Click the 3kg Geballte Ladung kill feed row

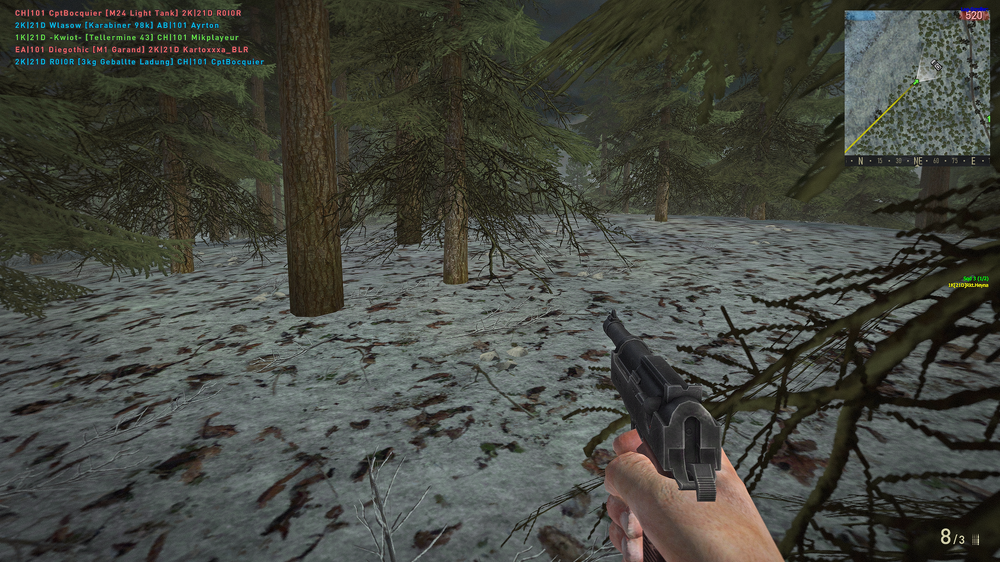click(x=139, y=61)
